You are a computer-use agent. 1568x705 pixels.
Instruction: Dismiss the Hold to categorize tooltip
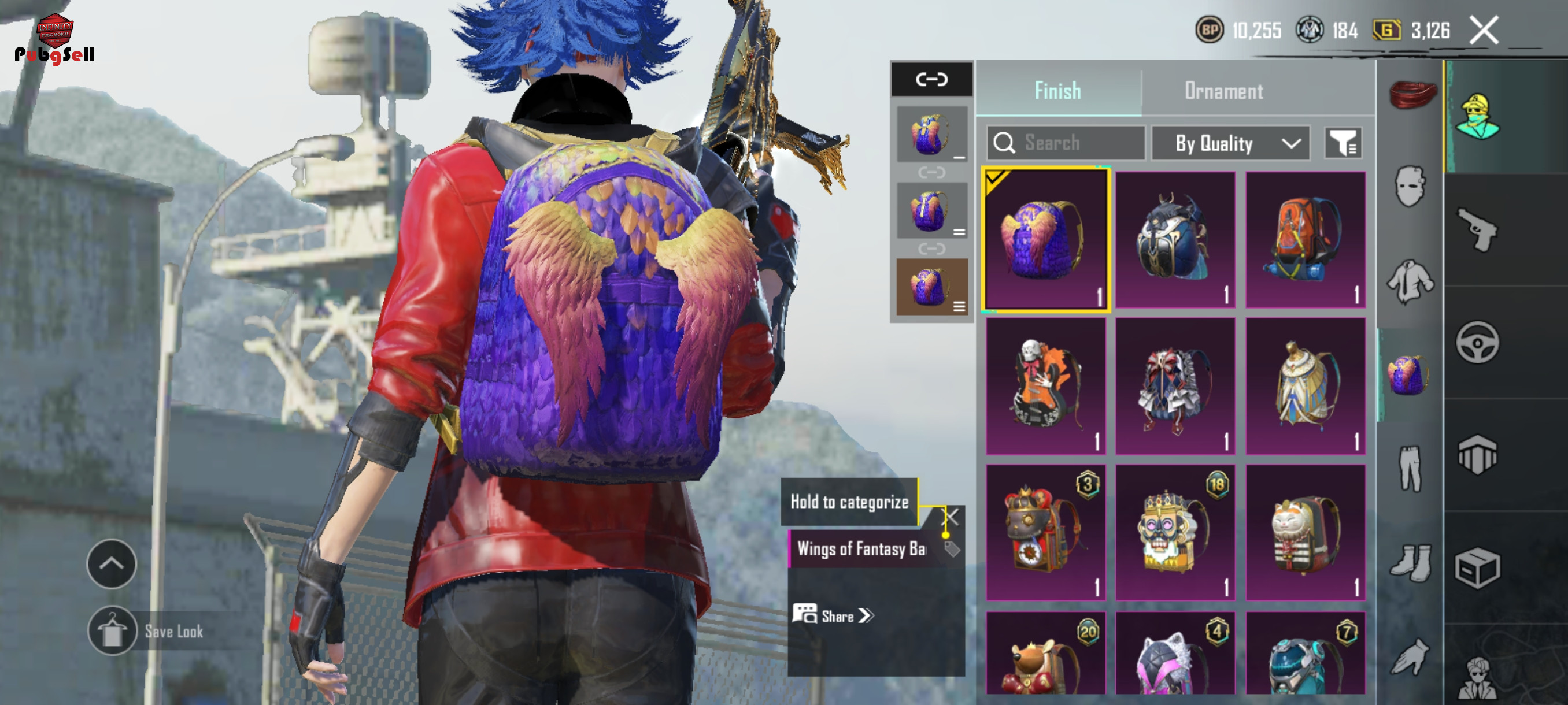(952, 517)
